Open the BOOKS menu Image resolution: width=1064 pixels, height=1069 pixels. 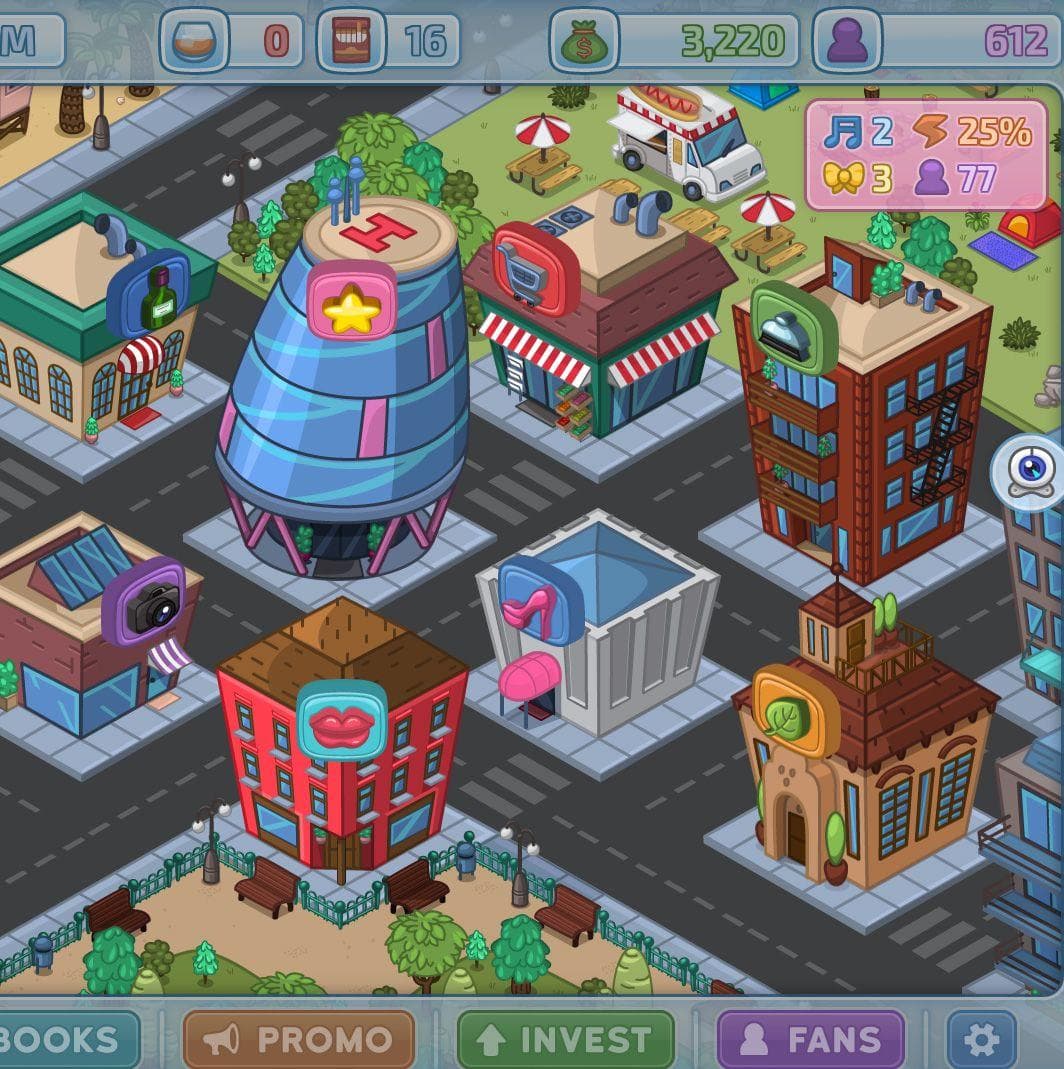point(65,1039)
